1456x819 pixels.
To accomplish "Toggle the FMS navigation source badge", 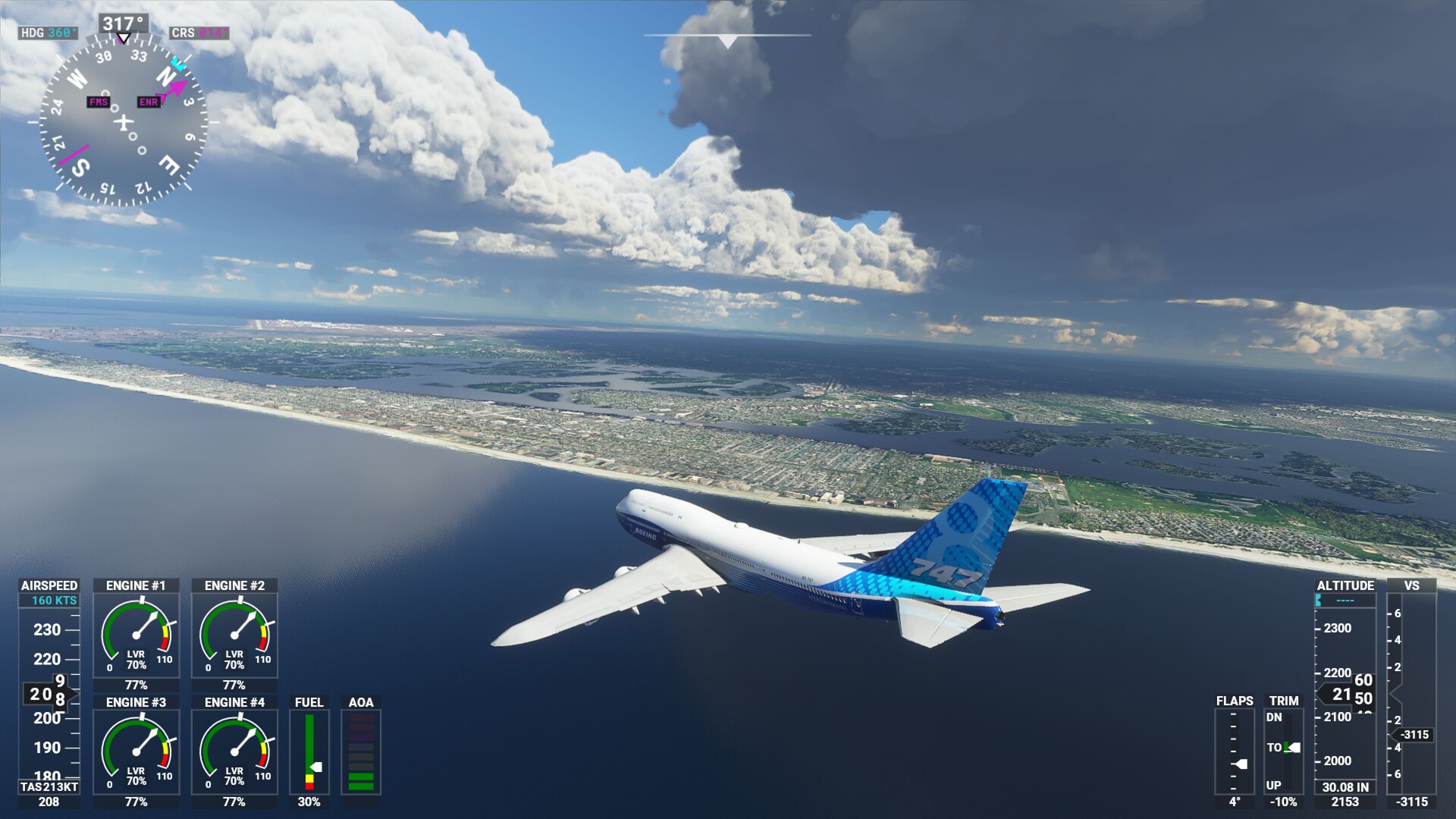I will (97, 100).
